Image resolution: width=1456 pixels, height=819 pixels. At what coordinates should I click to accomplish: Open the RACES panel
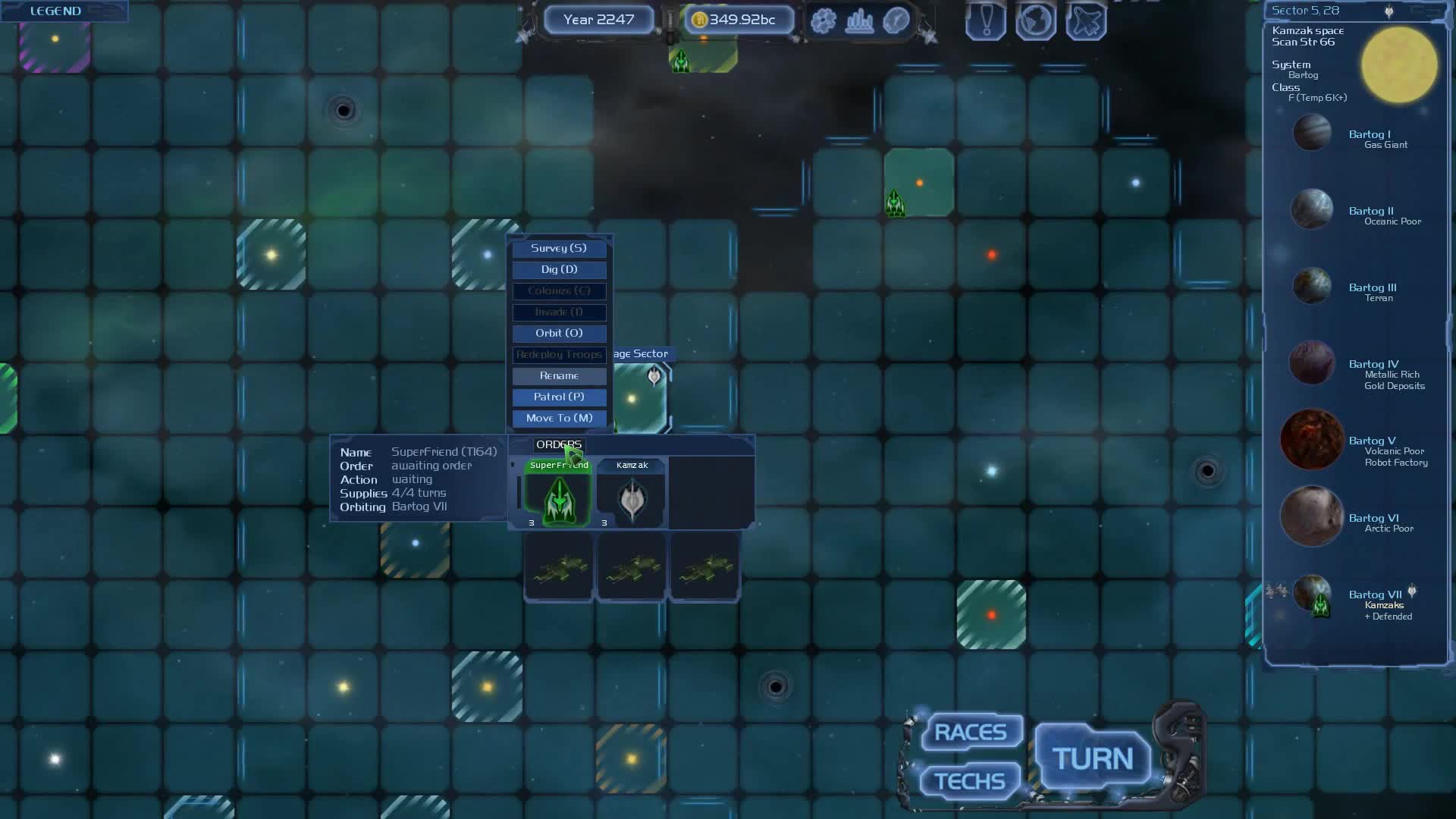coord(971,731)
